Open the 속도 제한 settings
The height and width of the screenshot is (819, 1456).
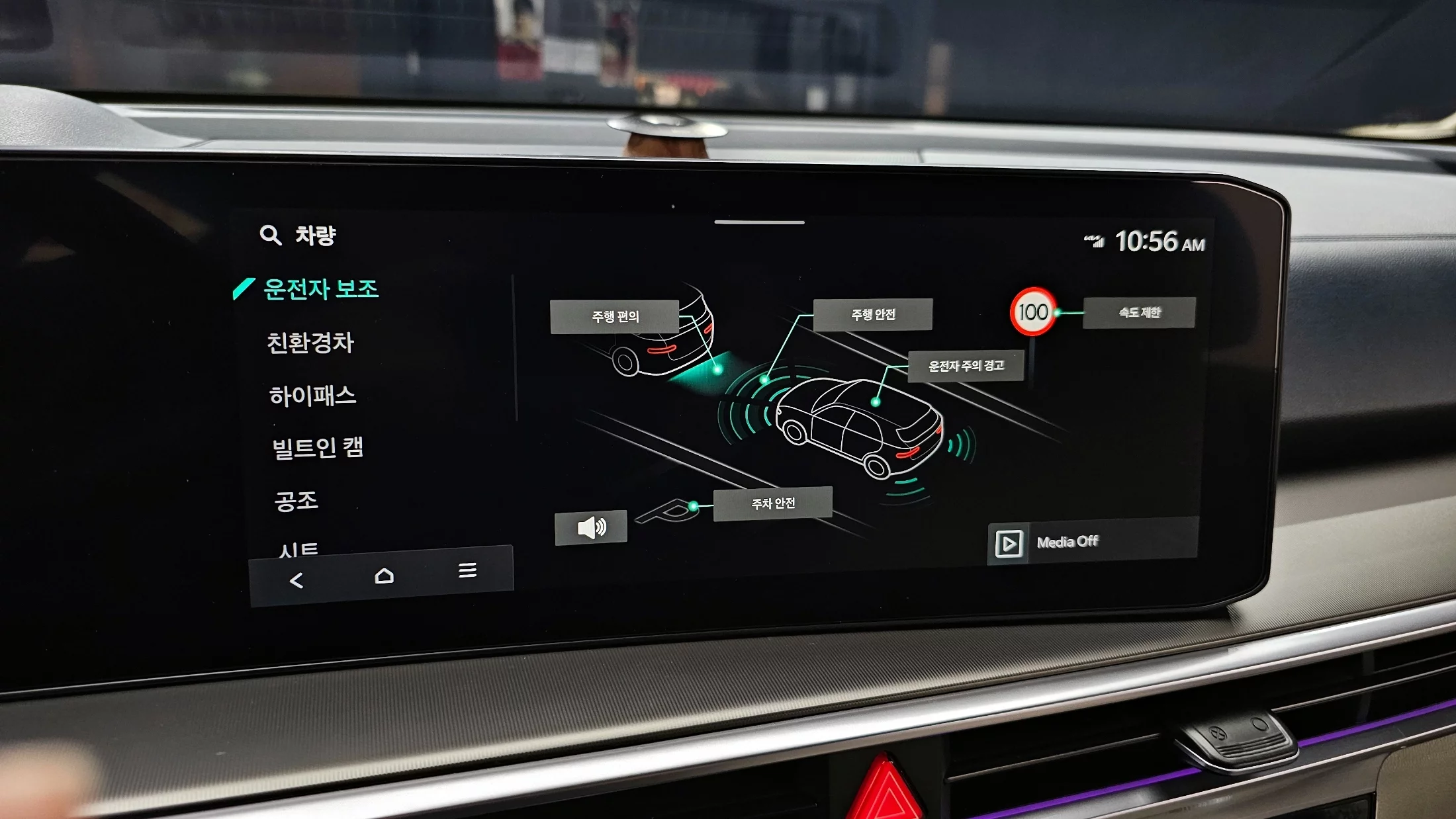(1139, 312)
